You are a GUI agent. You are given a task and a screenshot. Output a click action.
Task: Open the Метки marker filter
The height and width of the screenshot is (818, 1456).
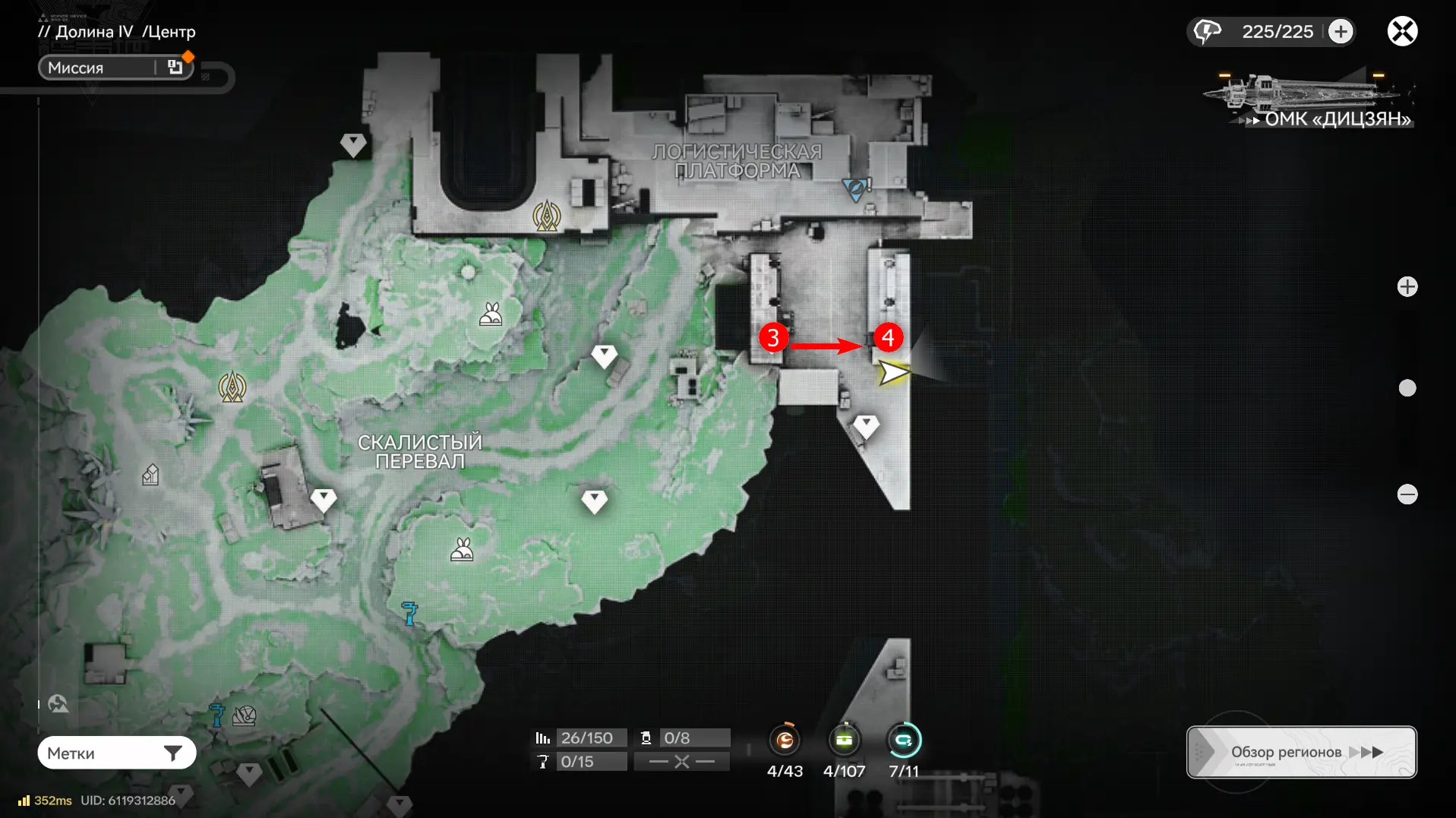click(117, 753)
